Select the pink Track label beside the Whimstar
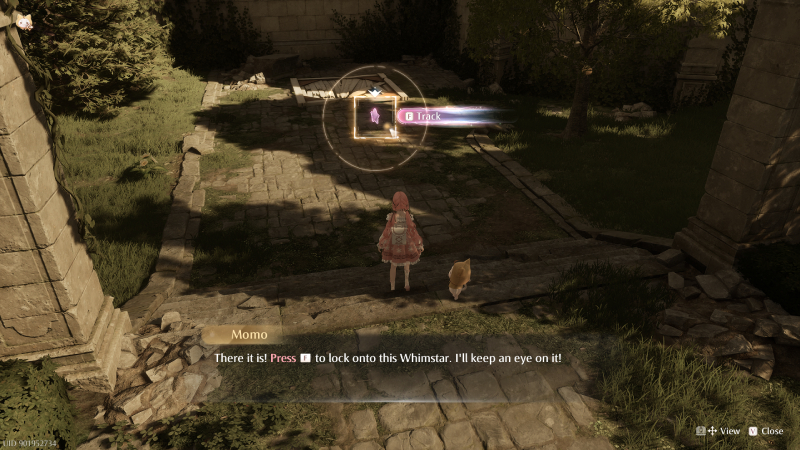800x450 pixels. click(x=423, y=116)
